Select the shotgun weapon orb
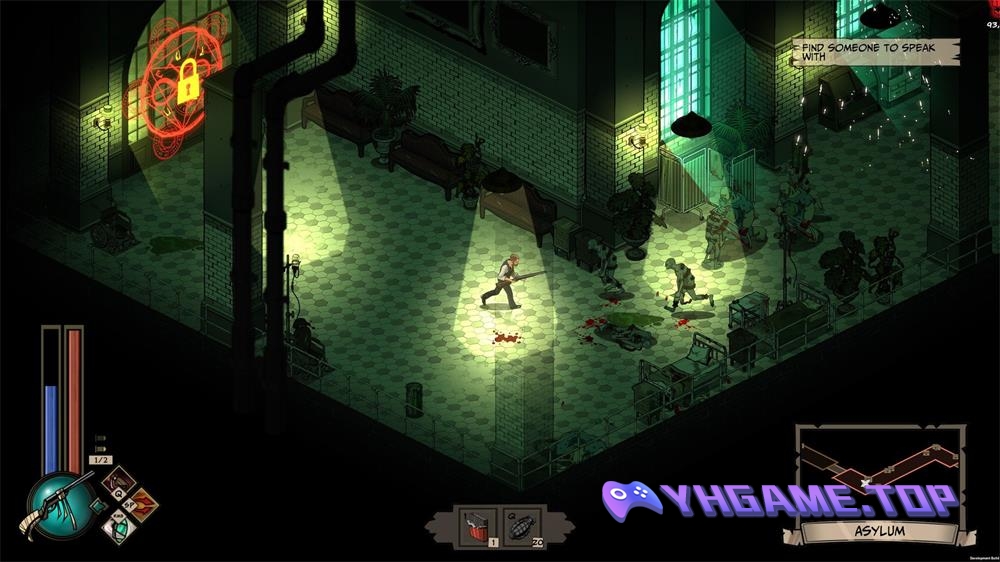This screenshot has height=562, width=1000. [x=59, y=505]
